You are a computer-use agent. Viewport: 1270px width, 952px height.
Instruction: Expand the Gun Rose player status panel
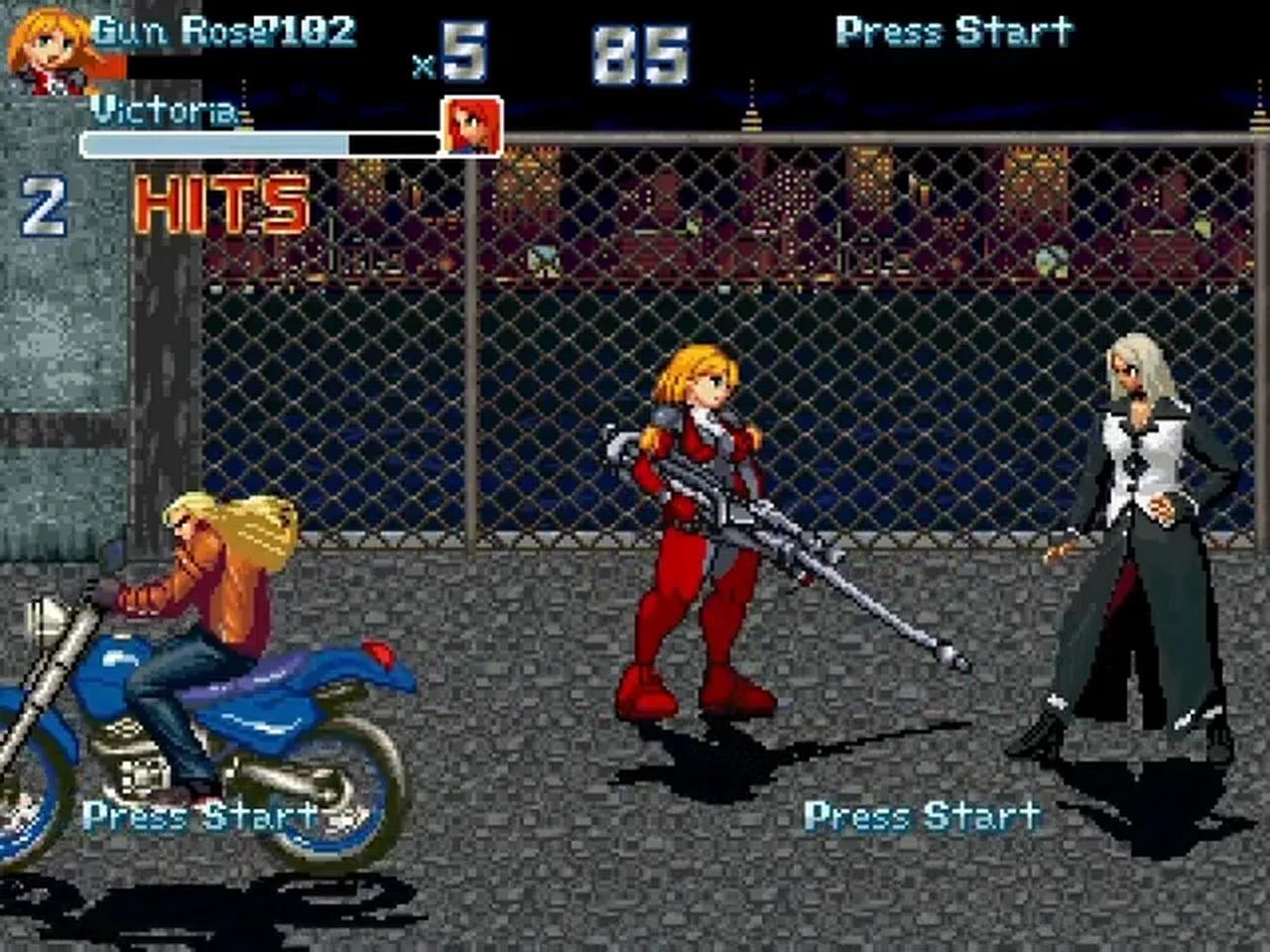coord(179,50)
